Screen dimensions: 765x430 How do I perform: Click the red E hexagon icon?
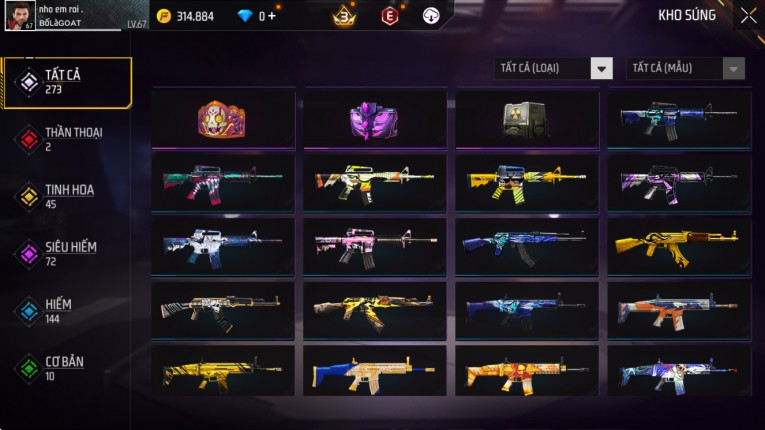pos(390,16)
